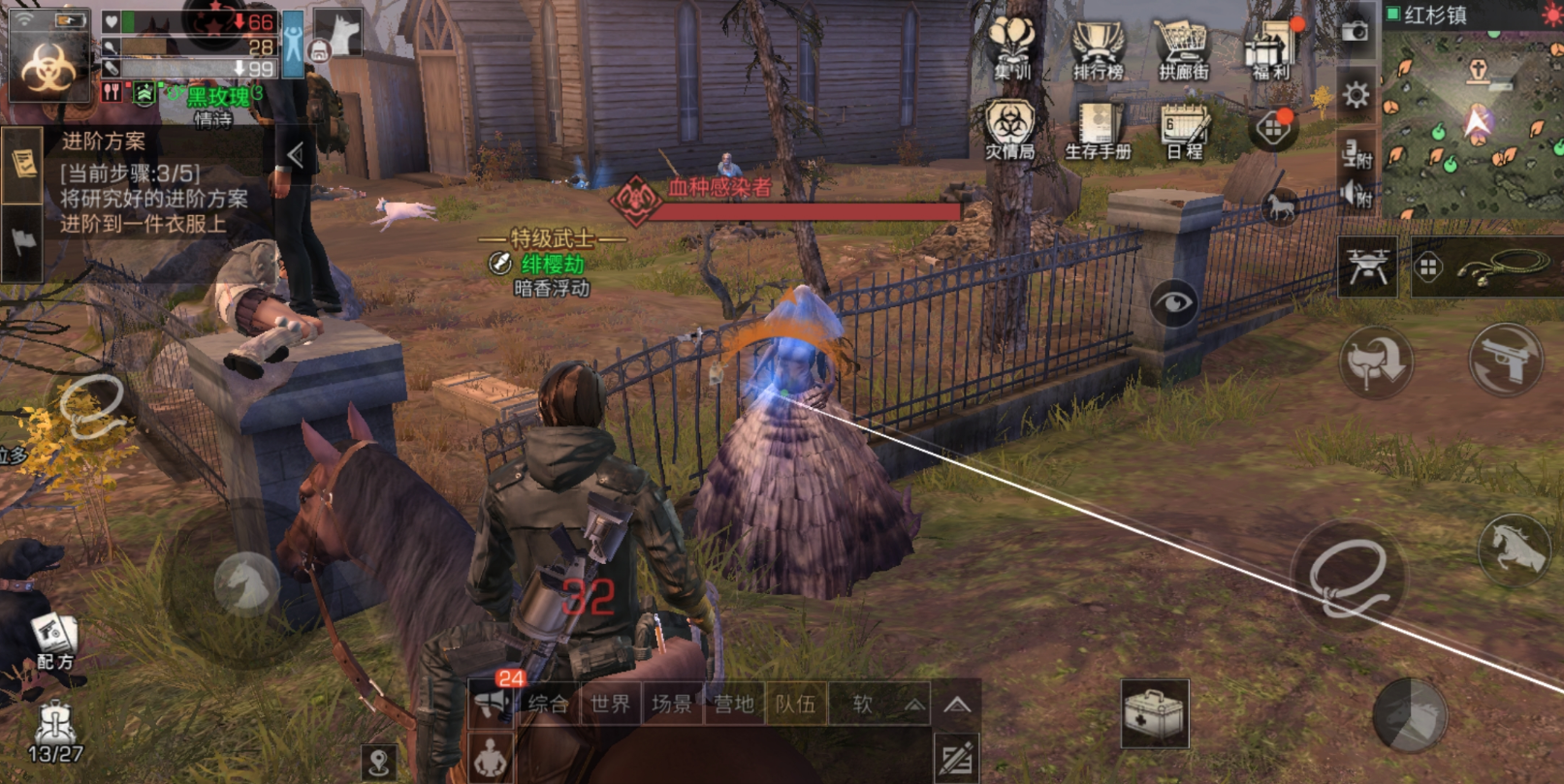Switch to the 世界 chat tab
1564x784 pixels.
(610, 705)
